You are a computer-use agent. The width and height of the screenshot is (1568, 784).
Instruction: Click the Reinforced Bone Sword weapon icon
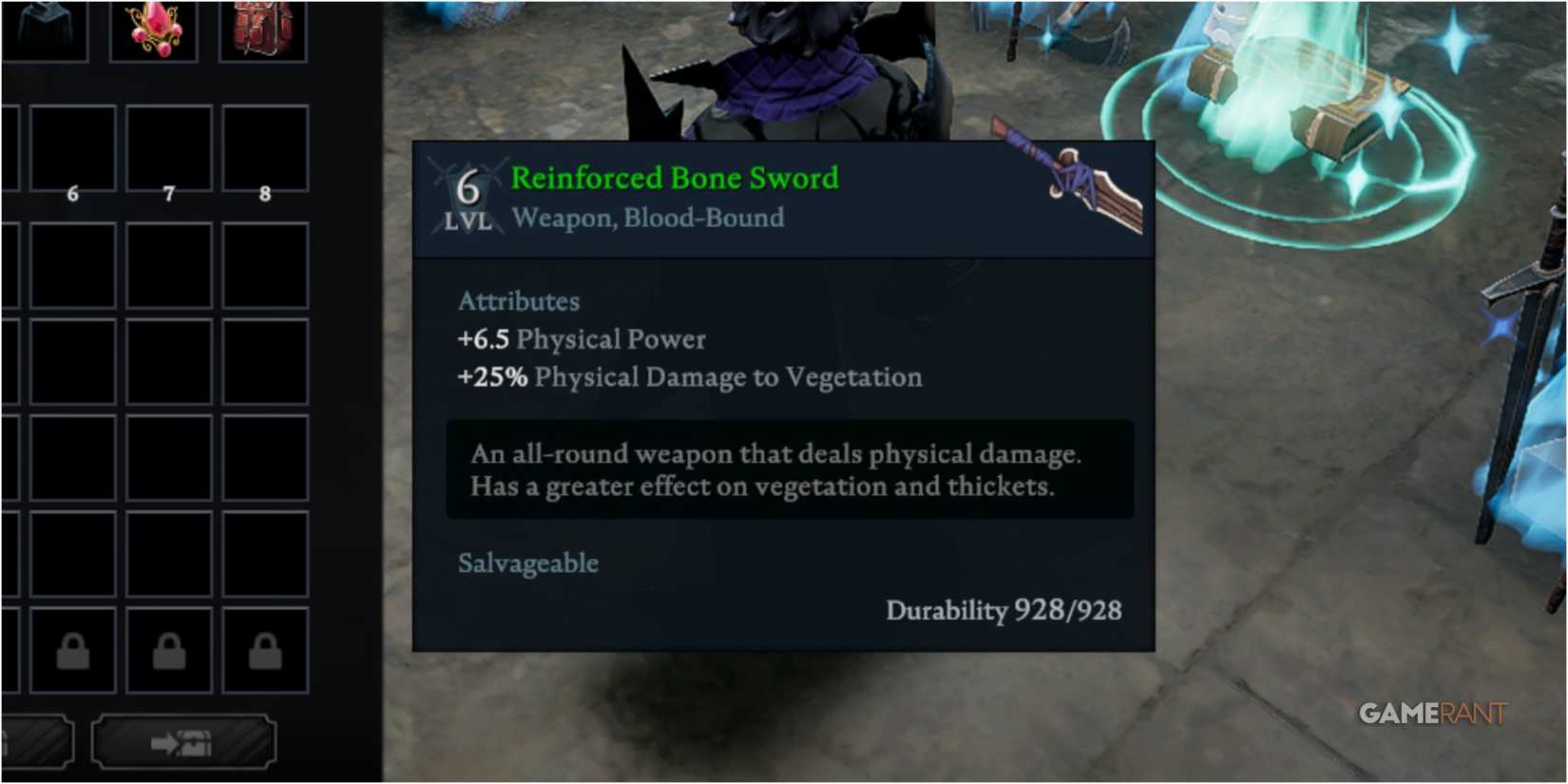[x=1083, y=181]
